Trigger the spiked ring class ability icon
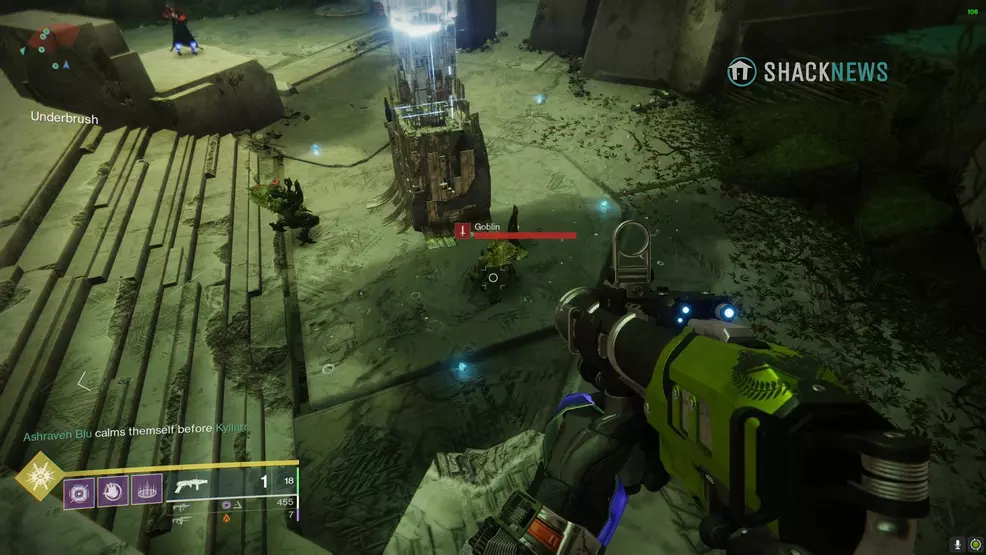Image resolution: width=986 pixels, height=555 pixels. pos(146,490)
